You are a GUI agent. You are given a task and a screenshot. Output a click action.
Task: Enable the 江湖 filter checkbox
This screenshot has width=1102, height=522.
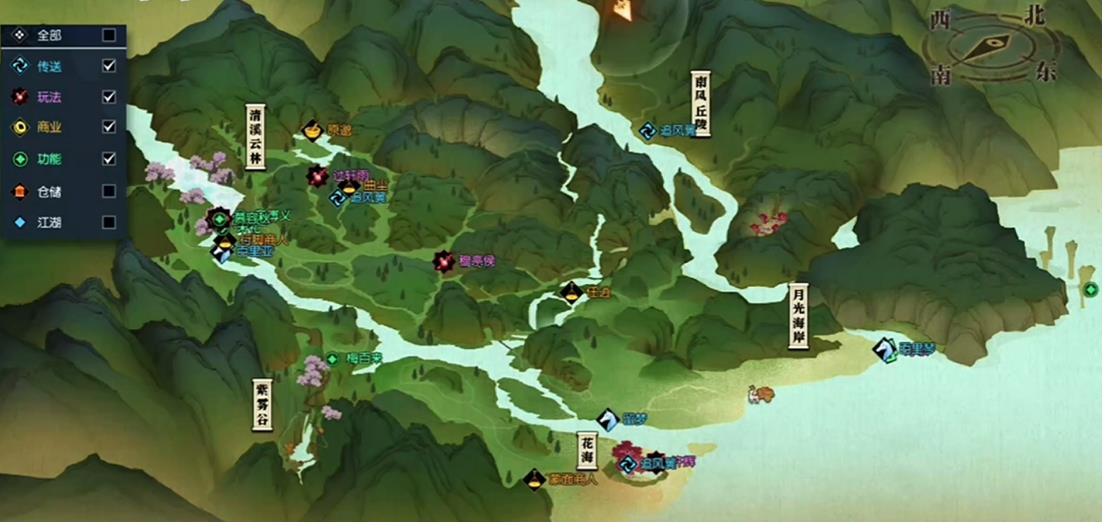[109, 222]
